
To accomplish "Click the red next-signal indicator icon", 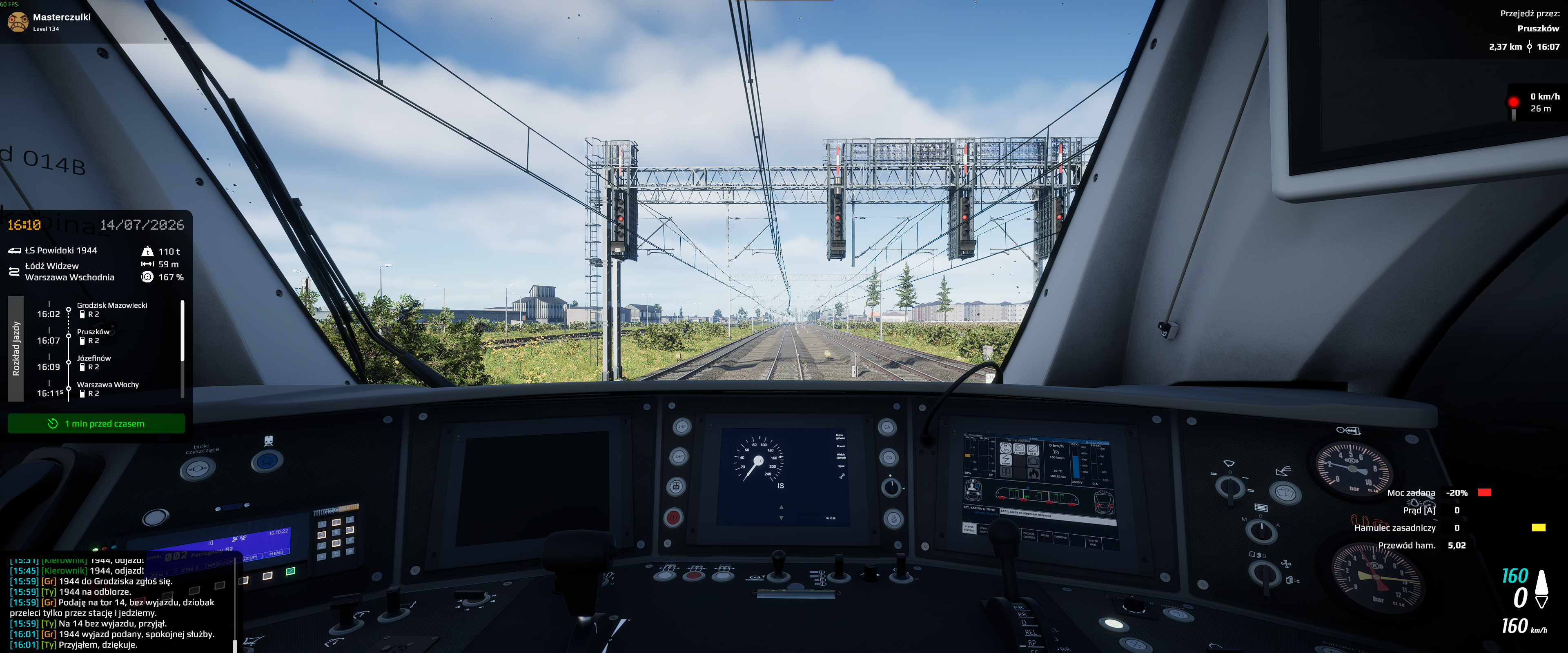I will click(1513, 103).
